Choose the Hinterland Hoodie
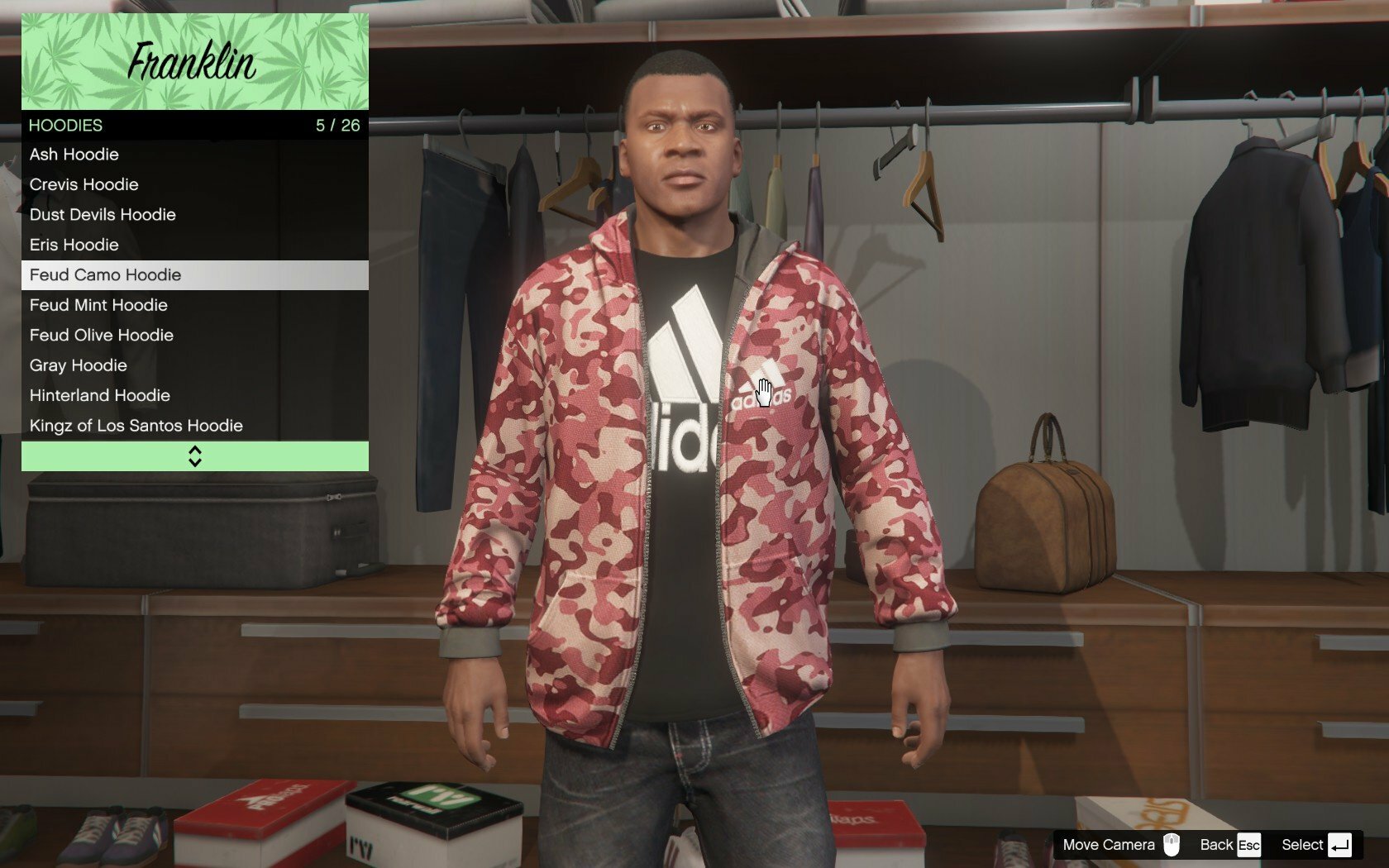Image resolution: width=1389 pixels, height=868 pixels. (194, 396)
